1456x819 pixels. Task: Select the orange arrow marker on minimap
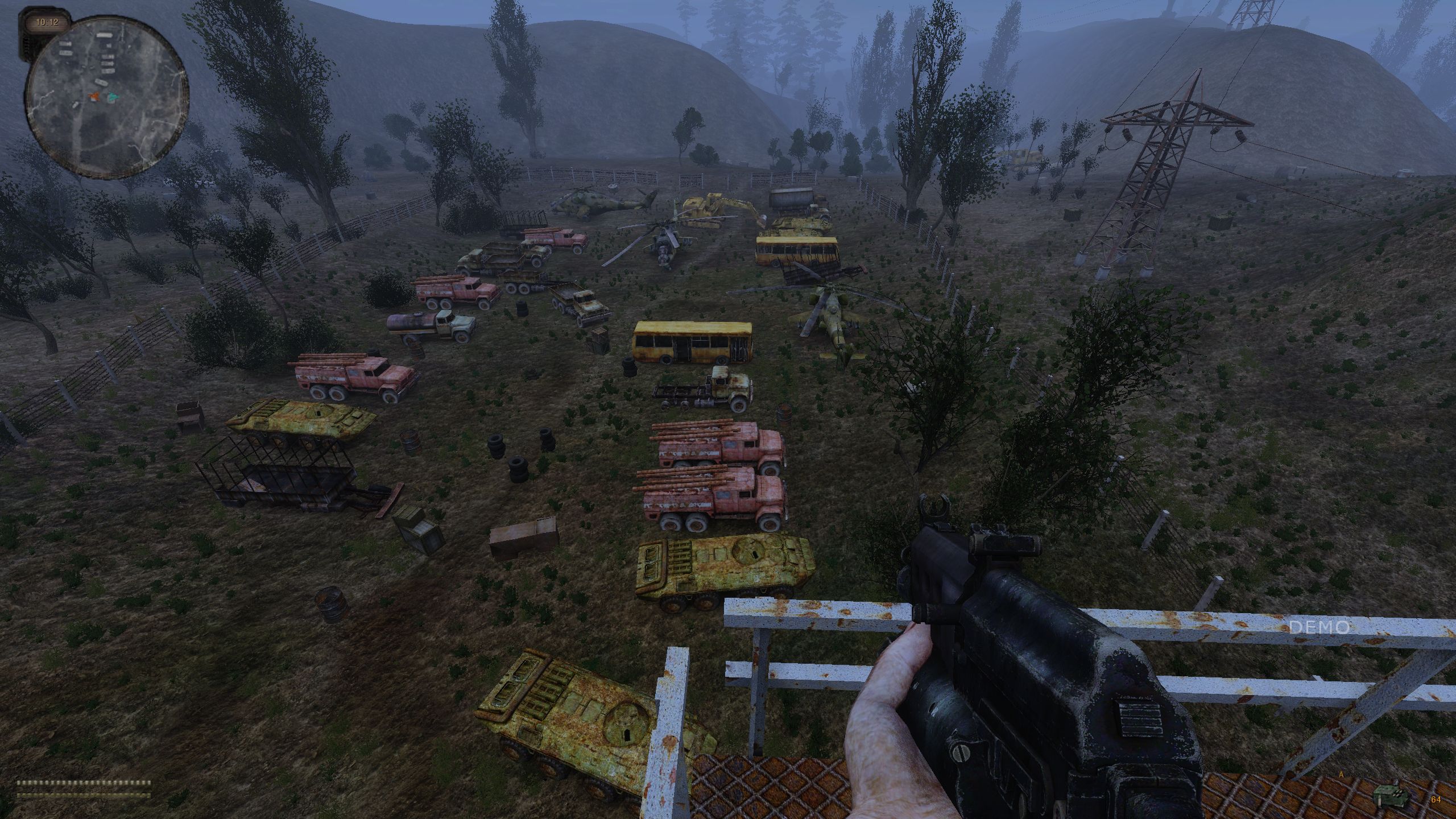95,97
